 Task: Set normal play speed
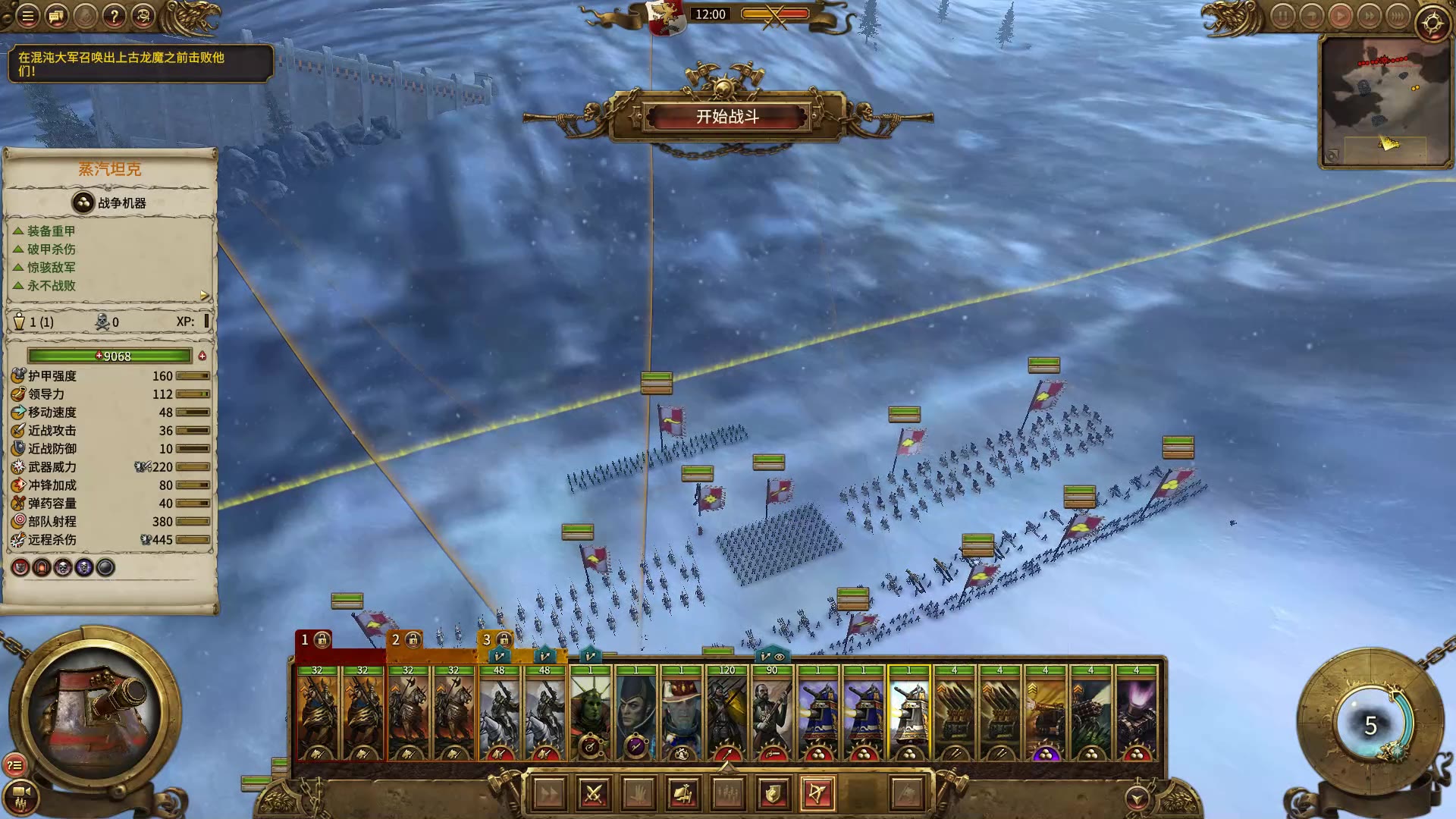click(1340, 16)
